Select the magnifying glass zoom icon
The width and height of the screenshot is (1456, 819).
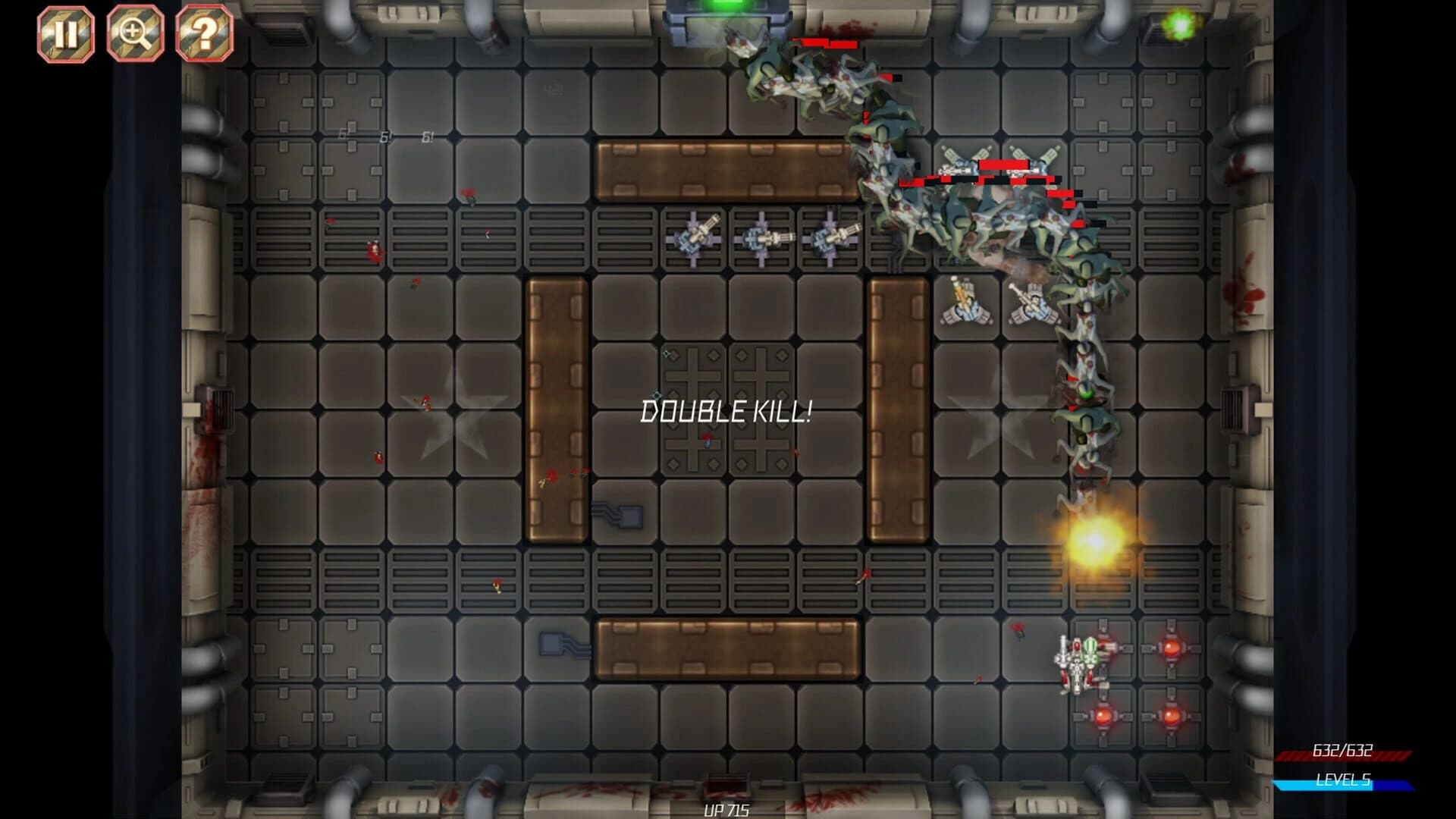click(x=133, y=32)
